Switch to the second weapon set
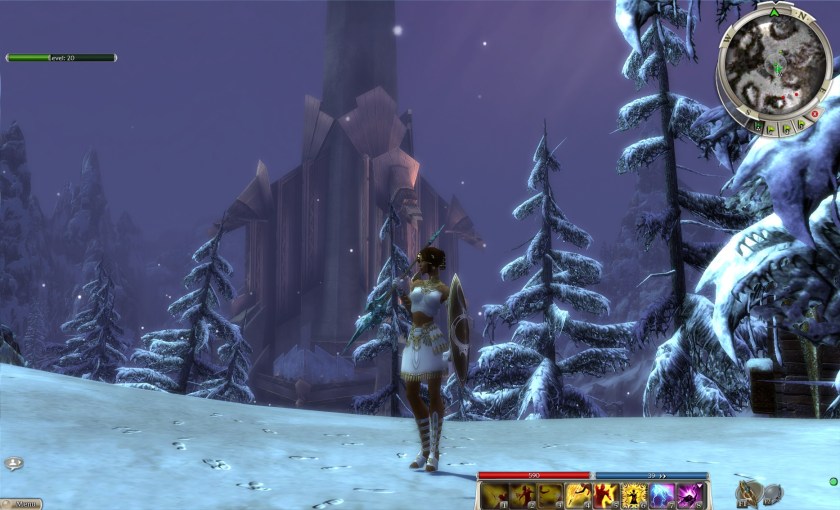 point(773,493)
